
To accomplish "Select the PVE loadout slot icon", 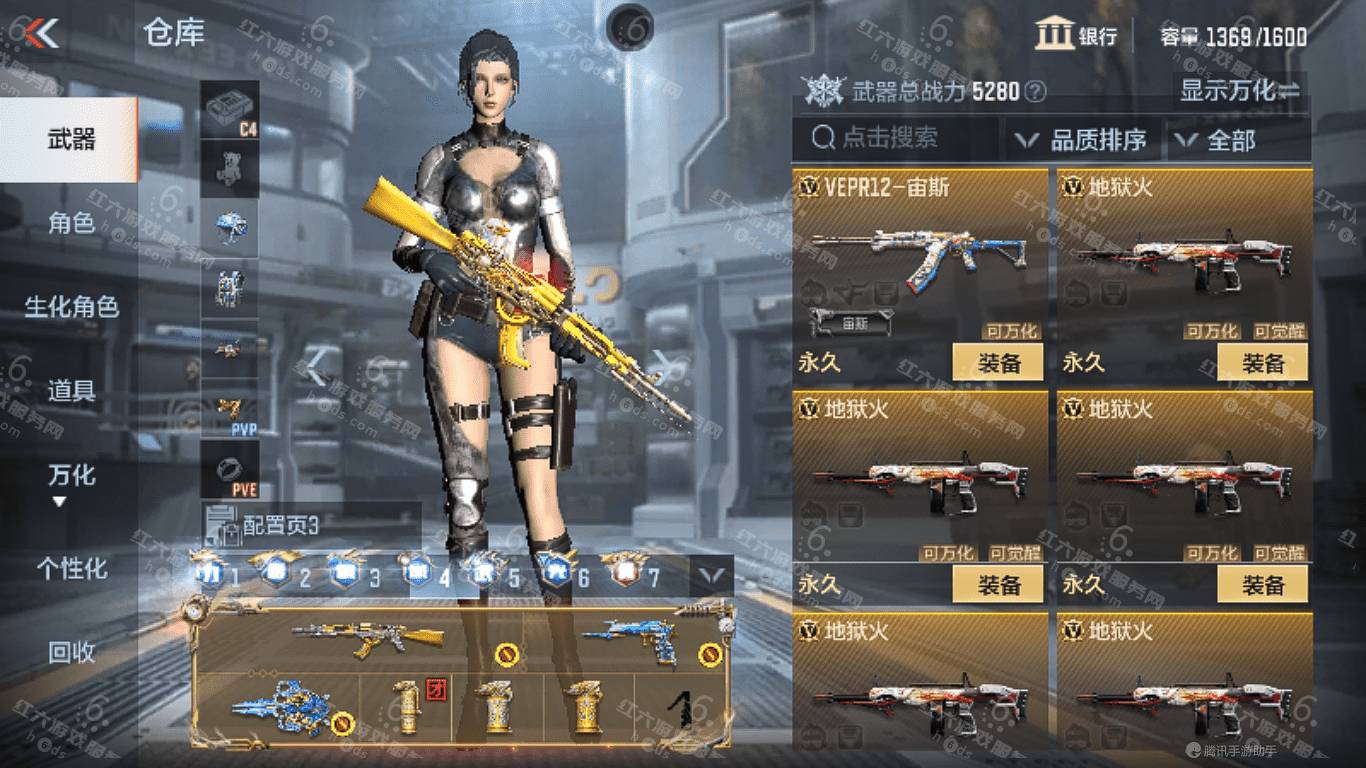I will point(230,469).
